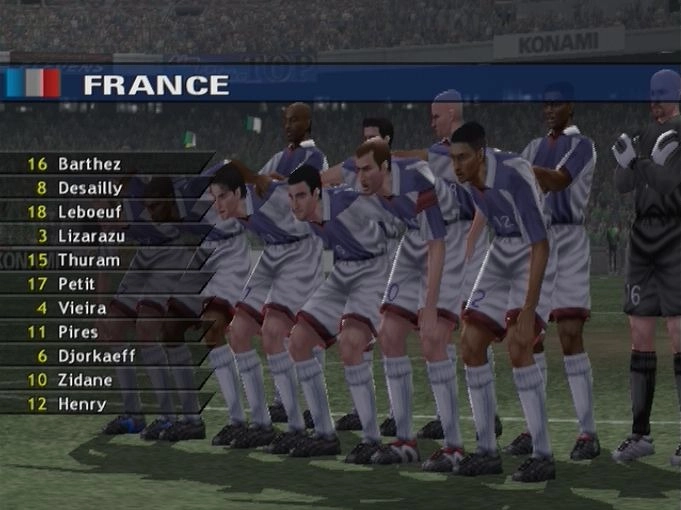Select Petit, number 17
681x510 pixels.
(x=76, y=284)
